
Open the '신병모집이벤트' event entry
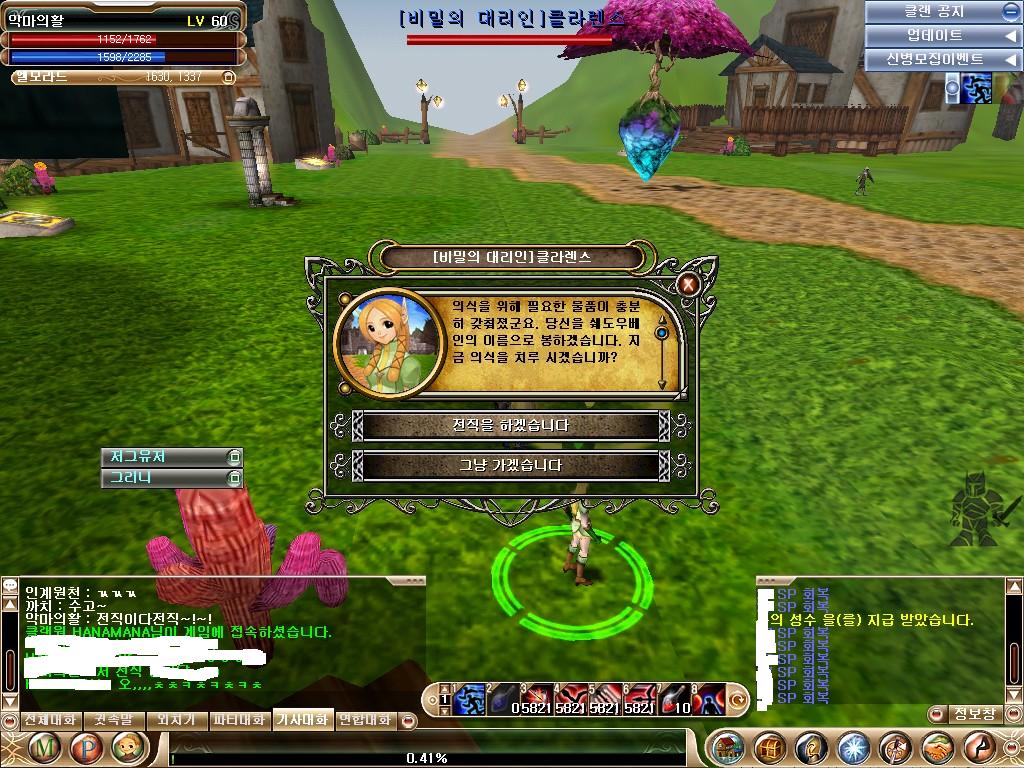click(x=933, y=60)
